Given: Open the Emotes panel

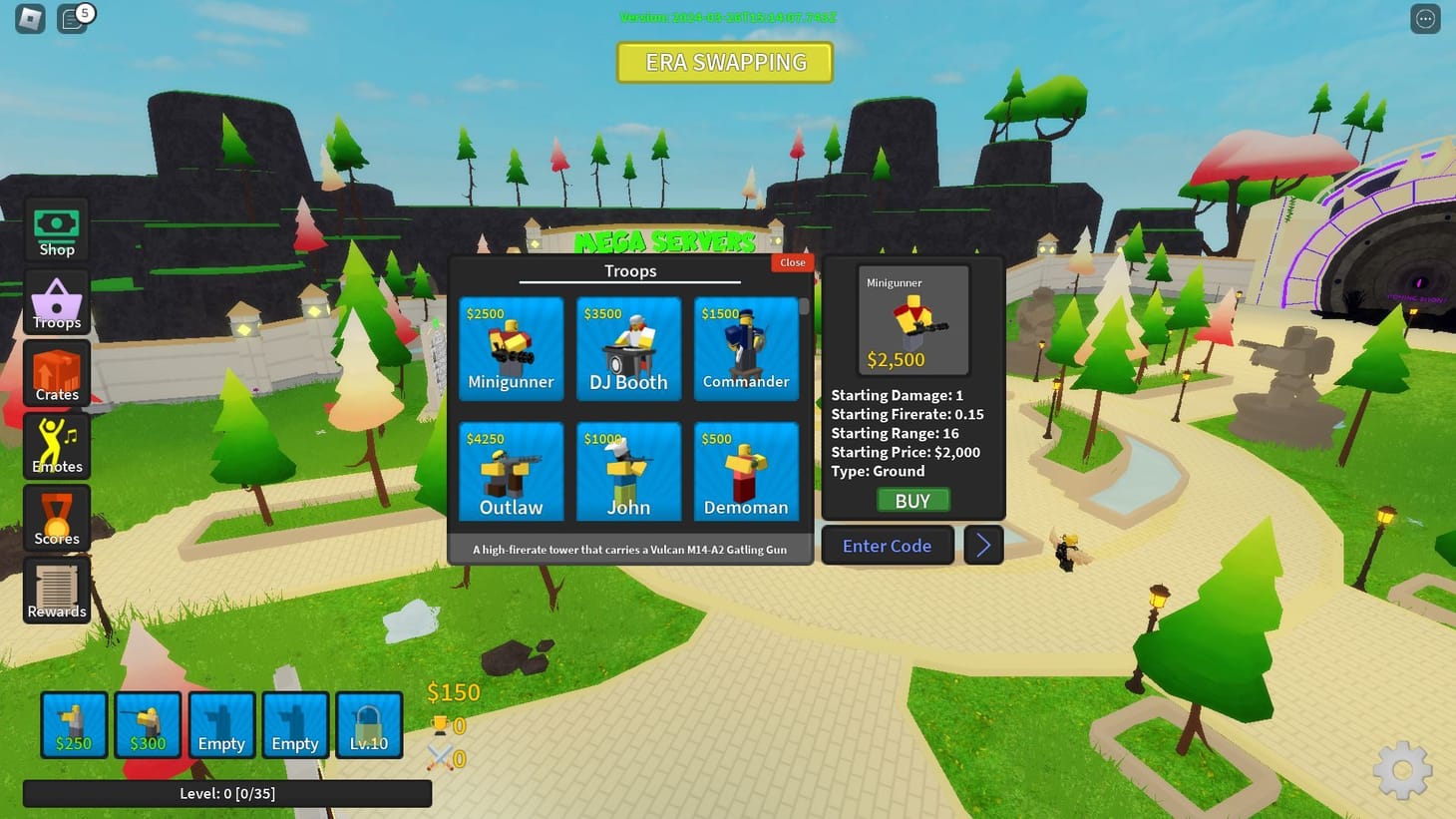Looking at the screenshot, I should 56,445.
